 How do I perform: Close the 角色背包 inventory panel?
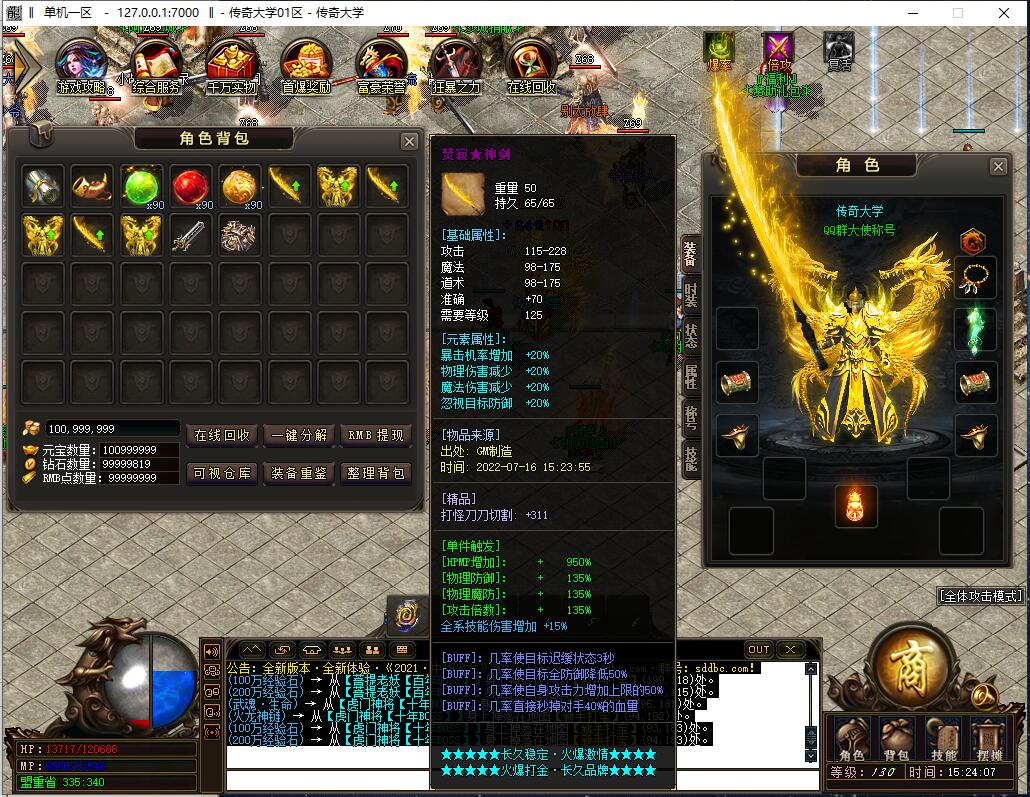point(409,142)
